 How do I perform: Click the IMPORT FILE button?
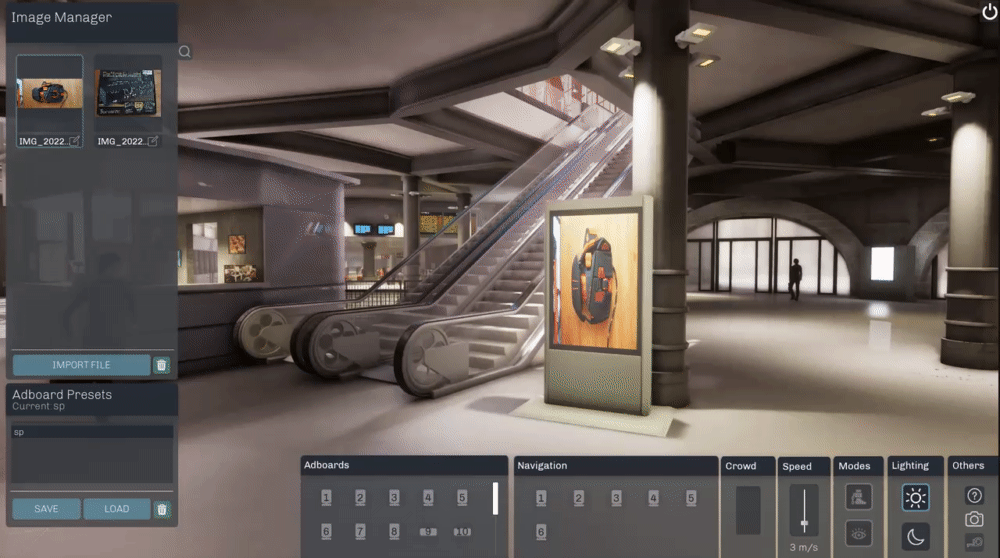81,365
